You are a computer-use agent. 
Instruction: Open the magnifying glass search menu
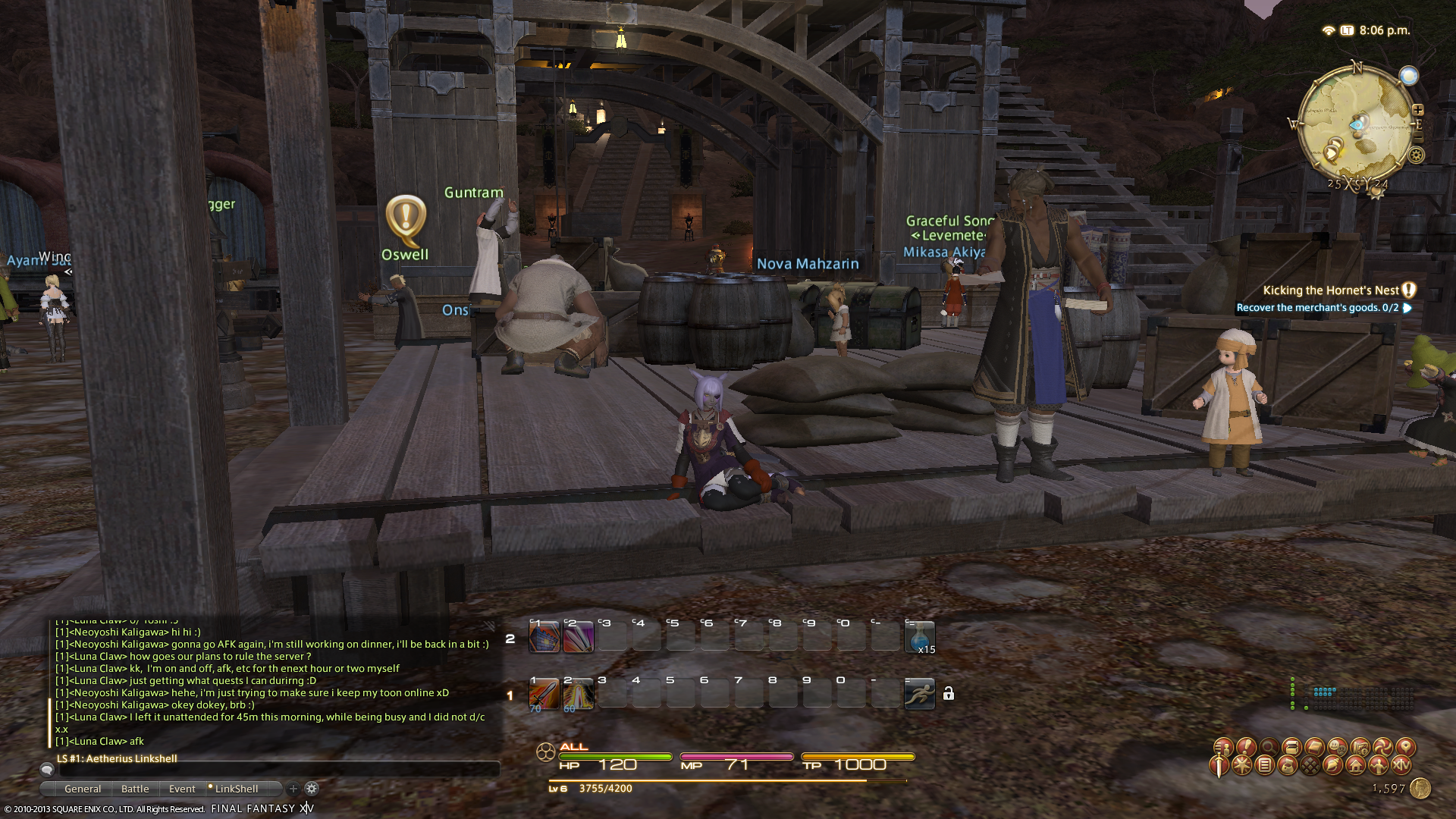coord(1269,747)
